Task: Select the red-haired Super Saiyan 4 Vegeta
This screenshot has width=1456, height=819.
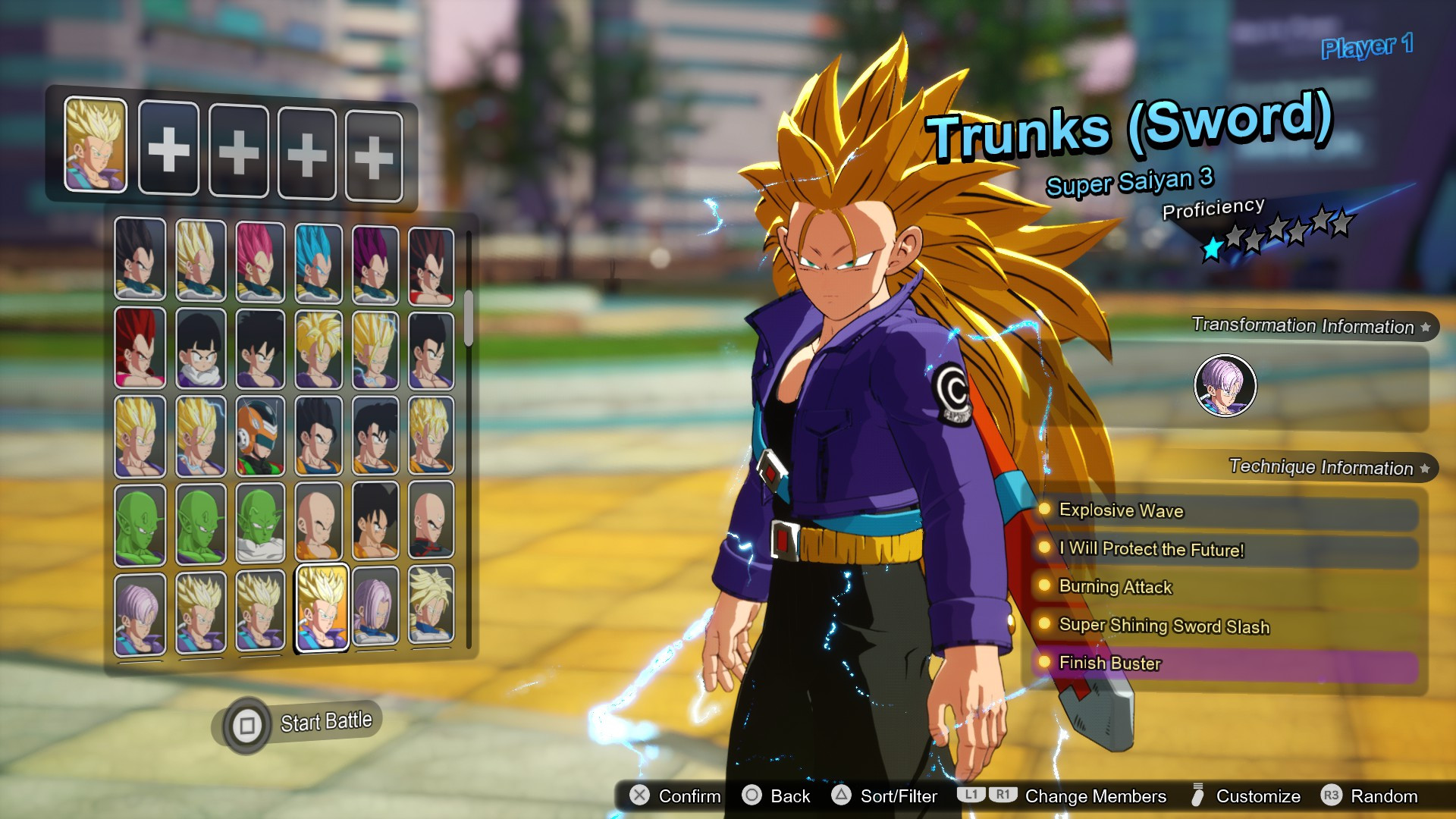Action: [140, 347]
